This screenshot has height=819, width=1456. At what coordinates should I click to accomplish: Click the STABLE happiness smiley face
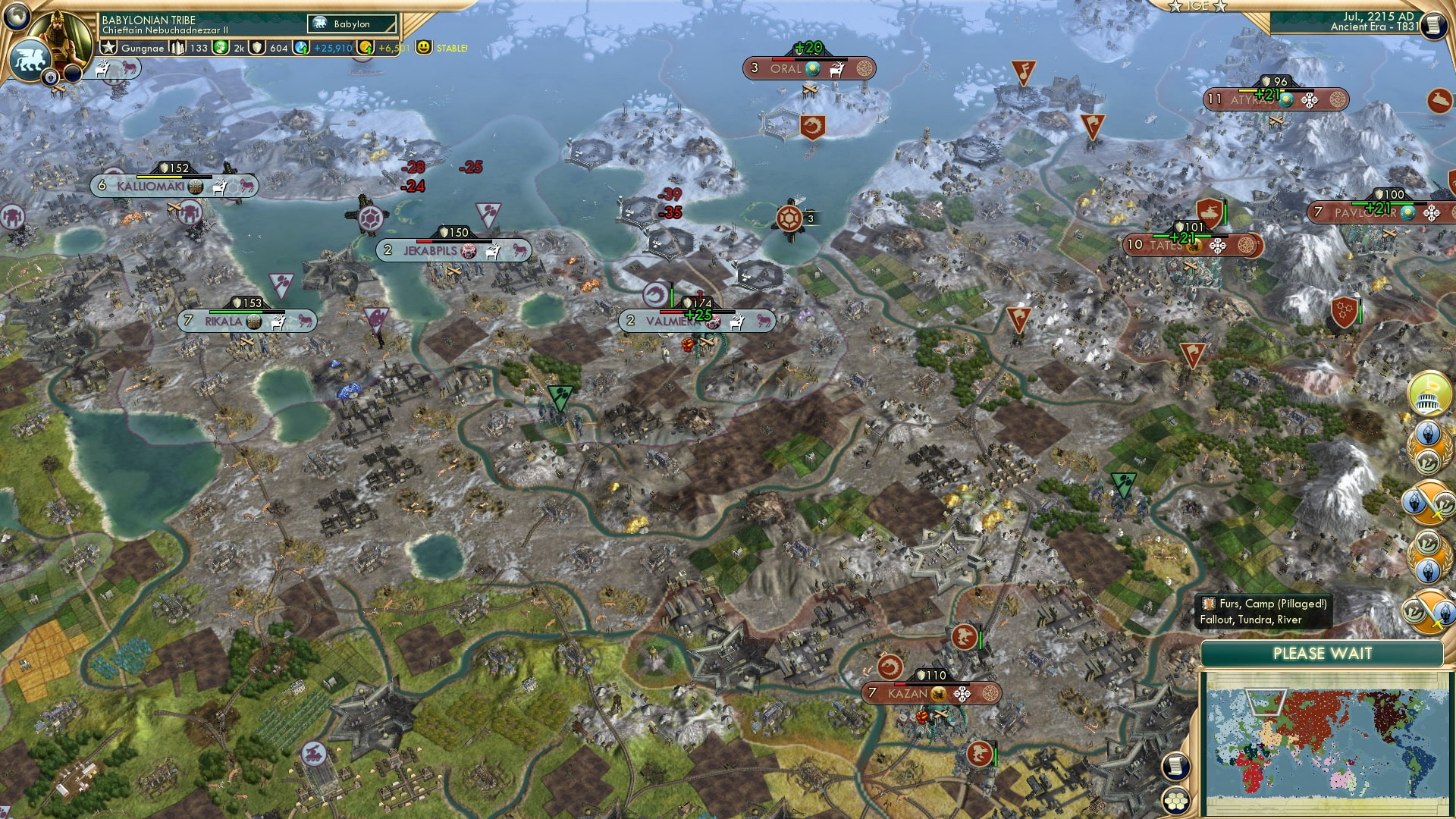point(425,47)
